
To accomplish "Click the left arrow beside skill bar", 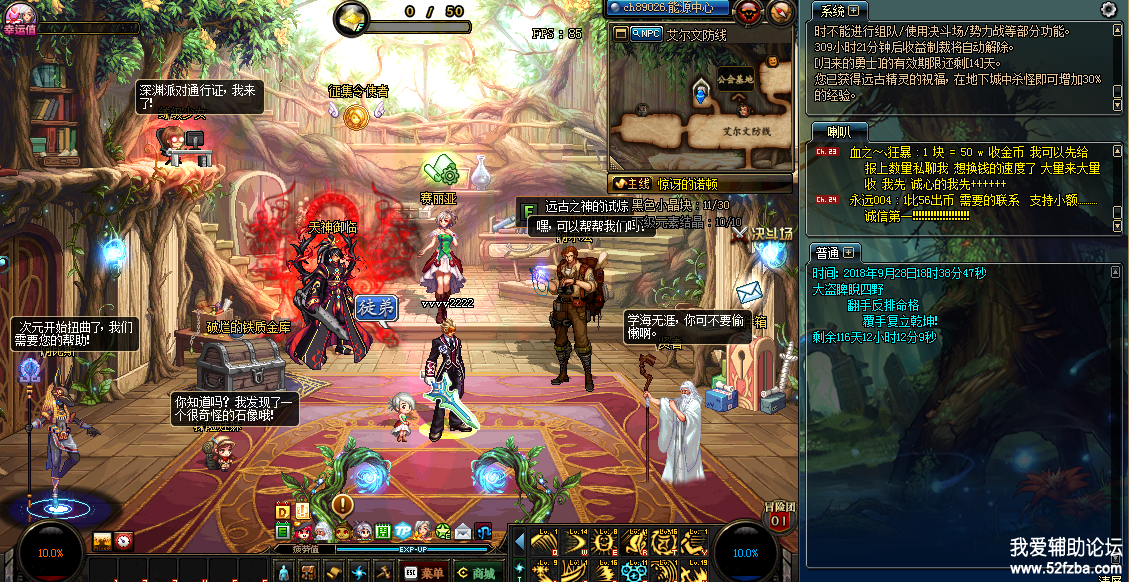I will point(519,541).
